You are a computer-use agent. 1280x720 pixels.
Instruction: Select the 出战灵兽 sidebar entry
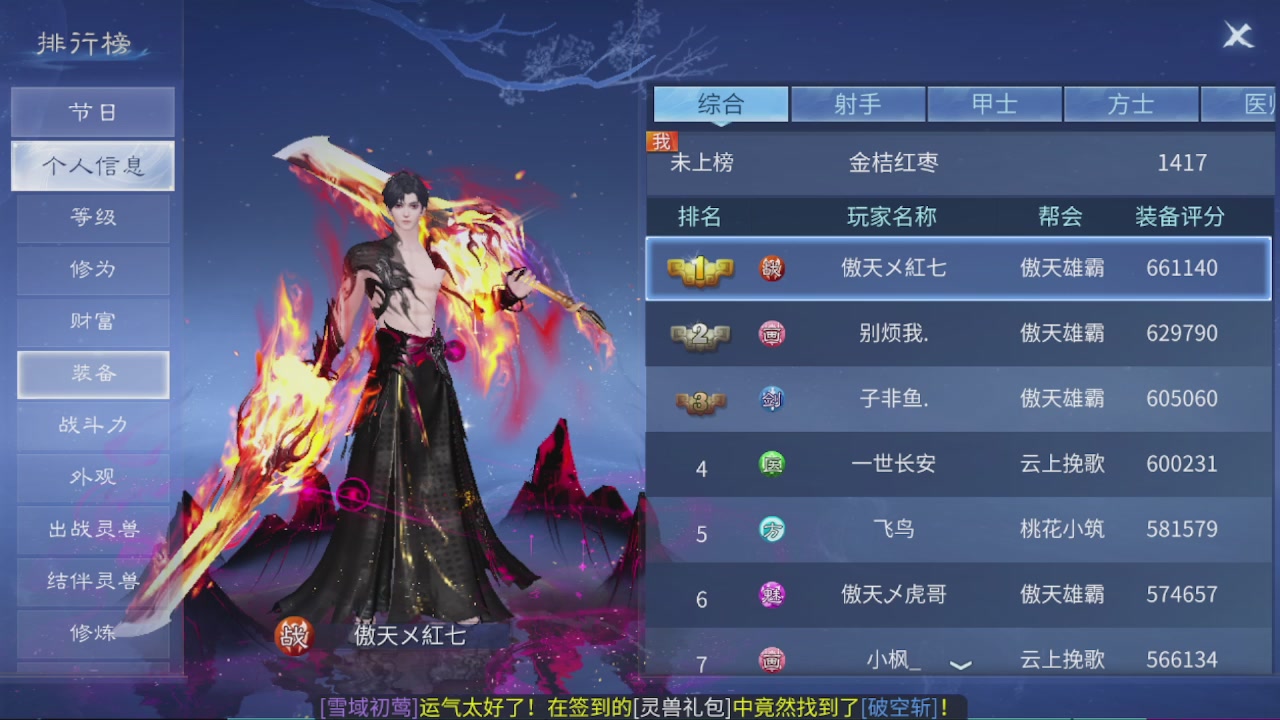pyautogui.click(x=92, y=530)
